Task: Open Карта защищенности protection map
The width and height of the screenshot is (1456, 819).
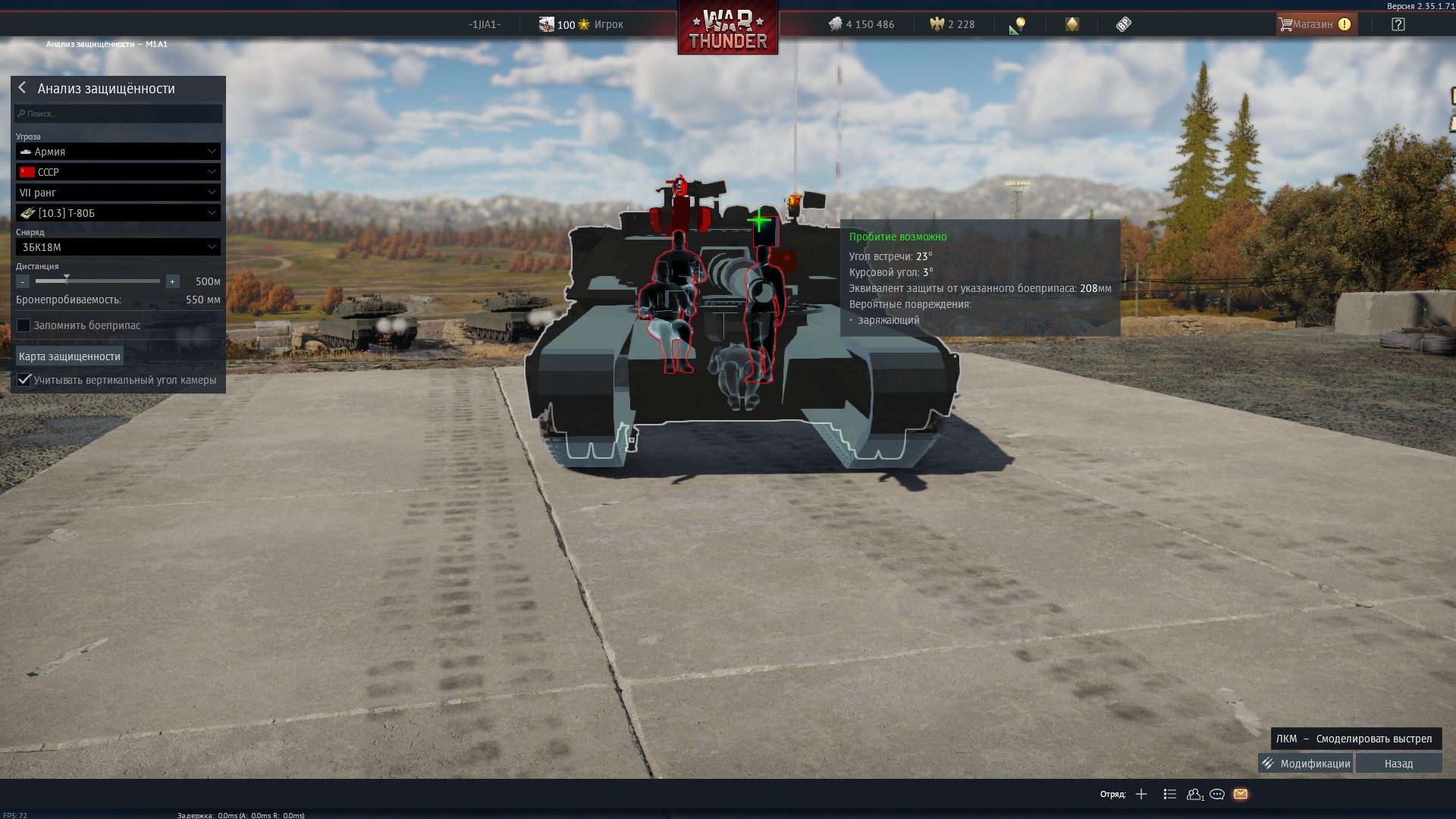Action: tap(70, 356)
